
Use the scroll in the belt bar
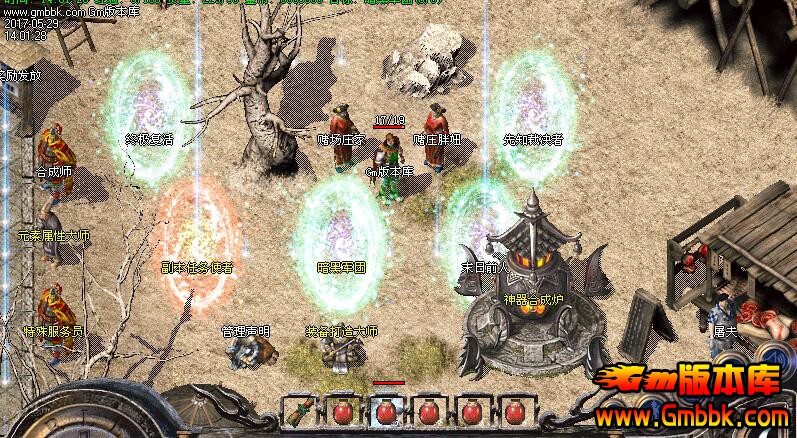pos(300,411)
